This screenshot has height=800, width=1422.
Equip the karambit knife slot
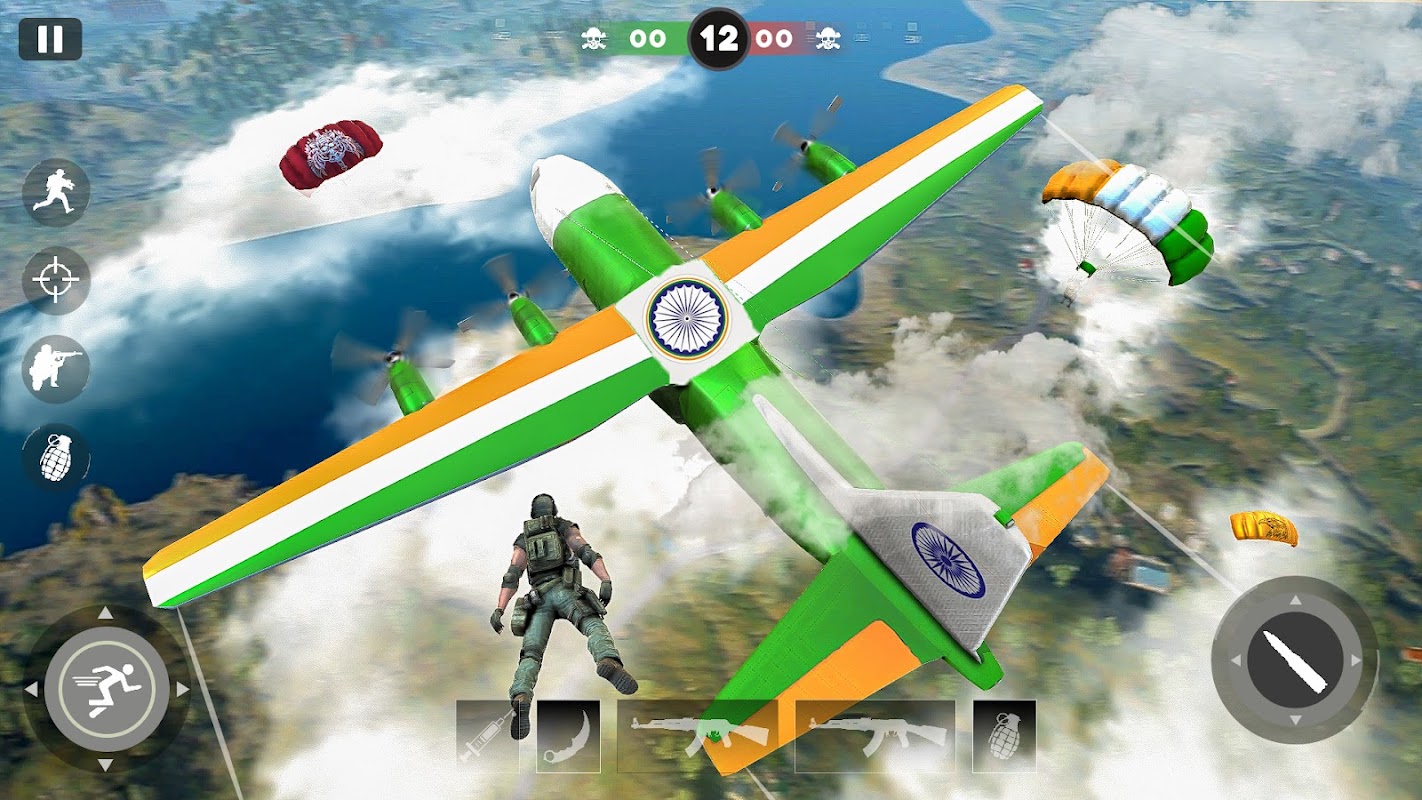[x=568, y=736]
